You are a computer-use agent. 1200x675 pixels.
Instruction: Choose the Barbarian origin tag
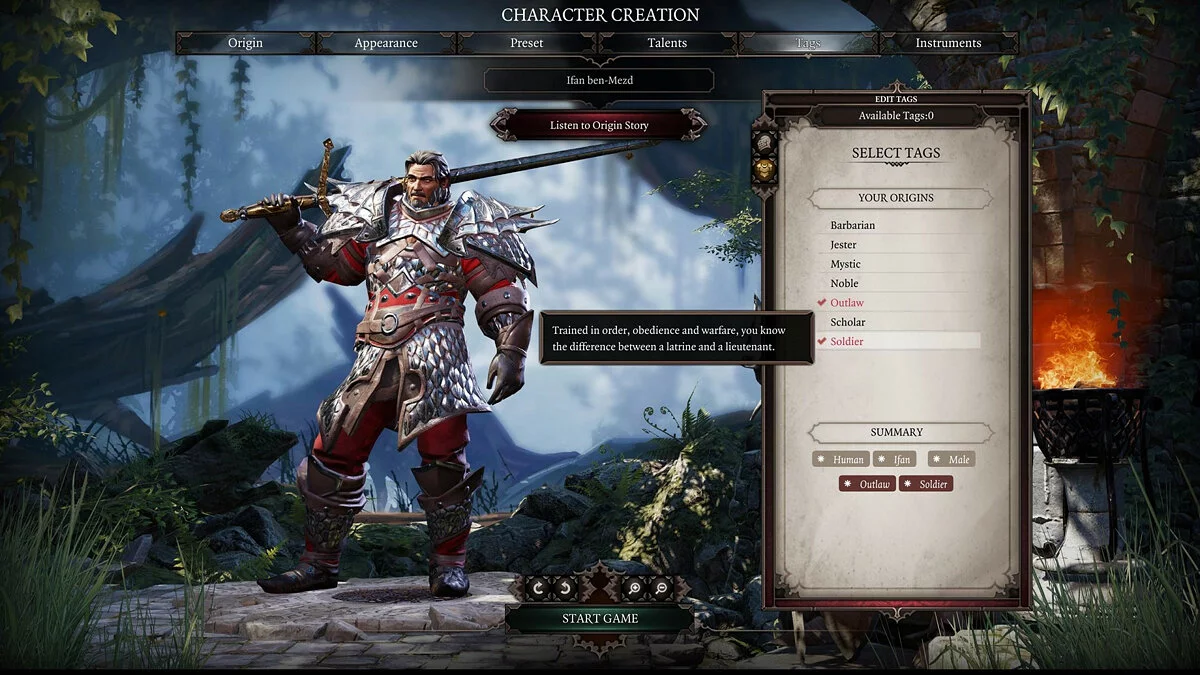852,225
